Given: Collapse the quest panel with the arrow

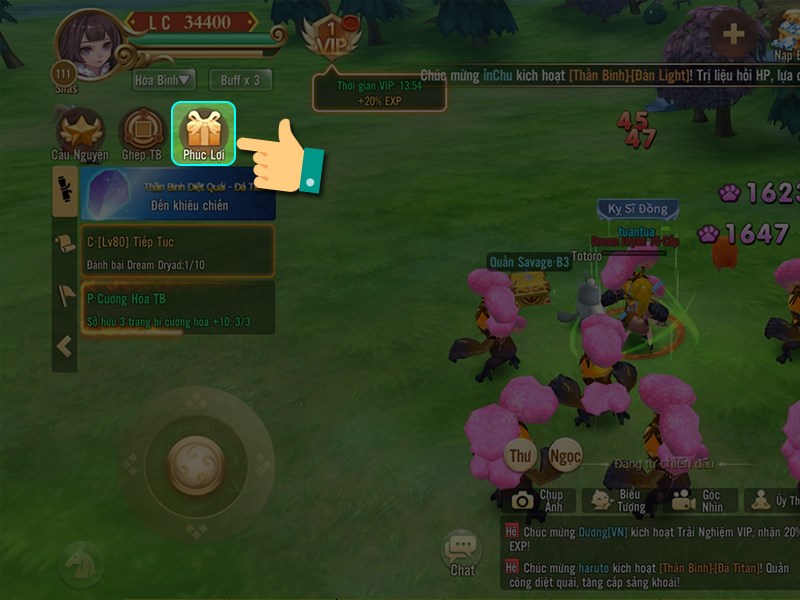Looking at the screenshot, I should tap(65, 347).
